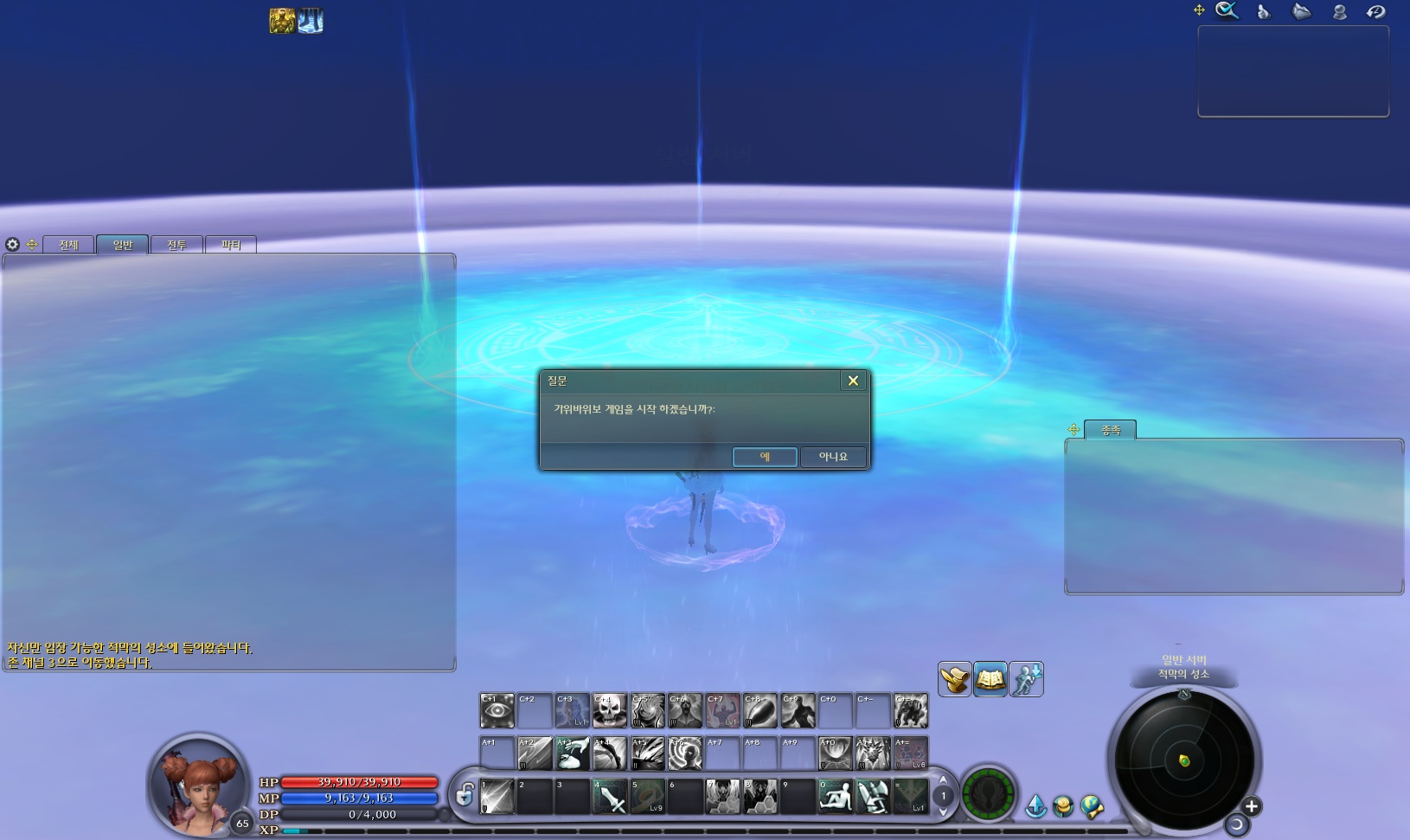Click the quickbar page up arrow
Viewport: 1410px width, 840px height.
tap(943, 780)
